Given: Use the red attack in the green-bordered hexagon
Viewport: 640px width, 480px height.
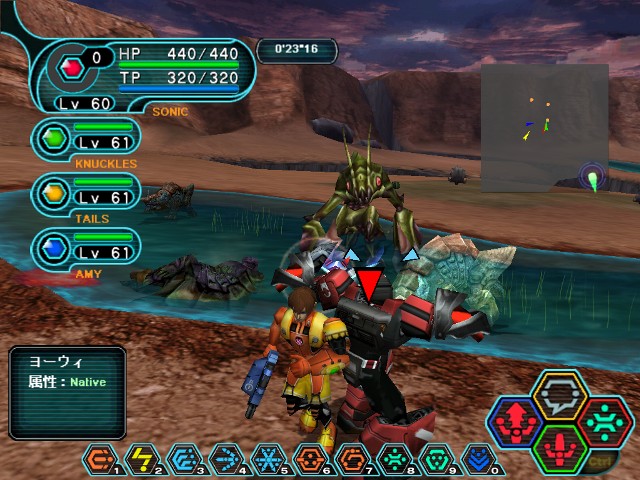Looking at the screenshot, I should pos(559,447).
